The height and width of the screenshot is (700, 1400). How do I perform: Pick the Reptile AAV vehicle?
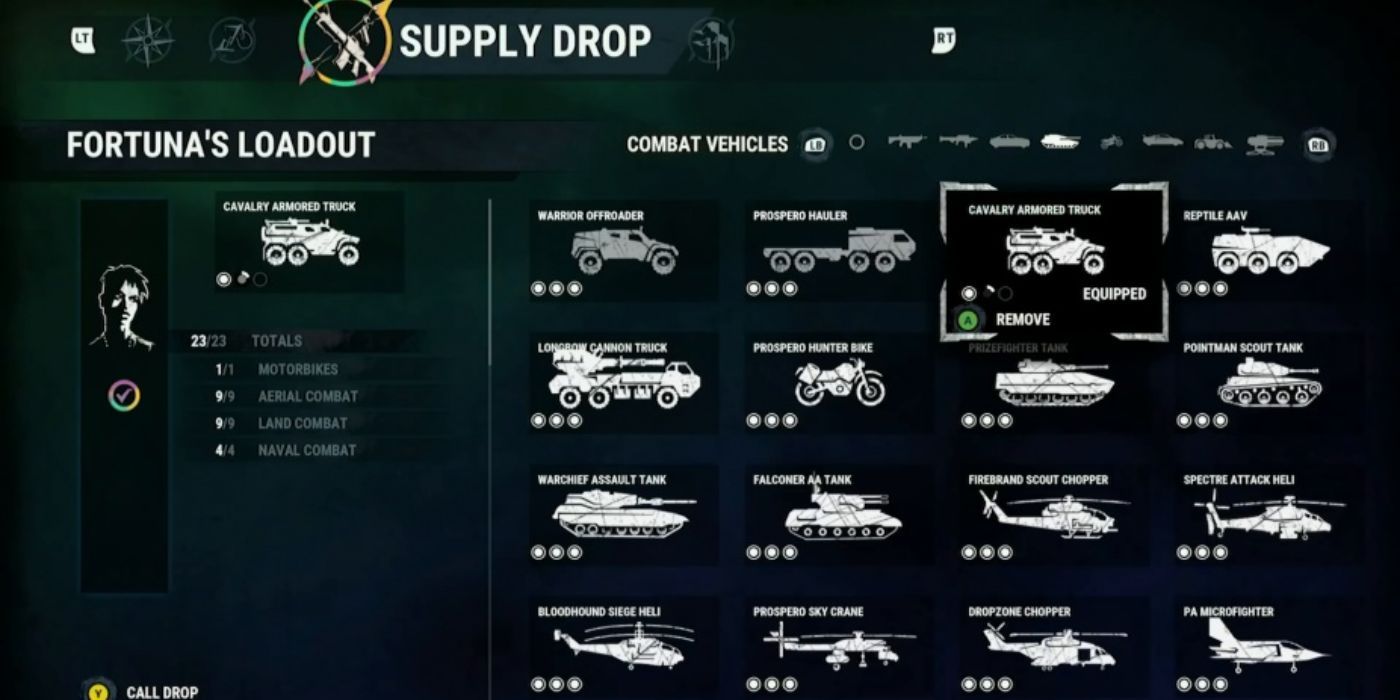click(x=1269, y=250)
